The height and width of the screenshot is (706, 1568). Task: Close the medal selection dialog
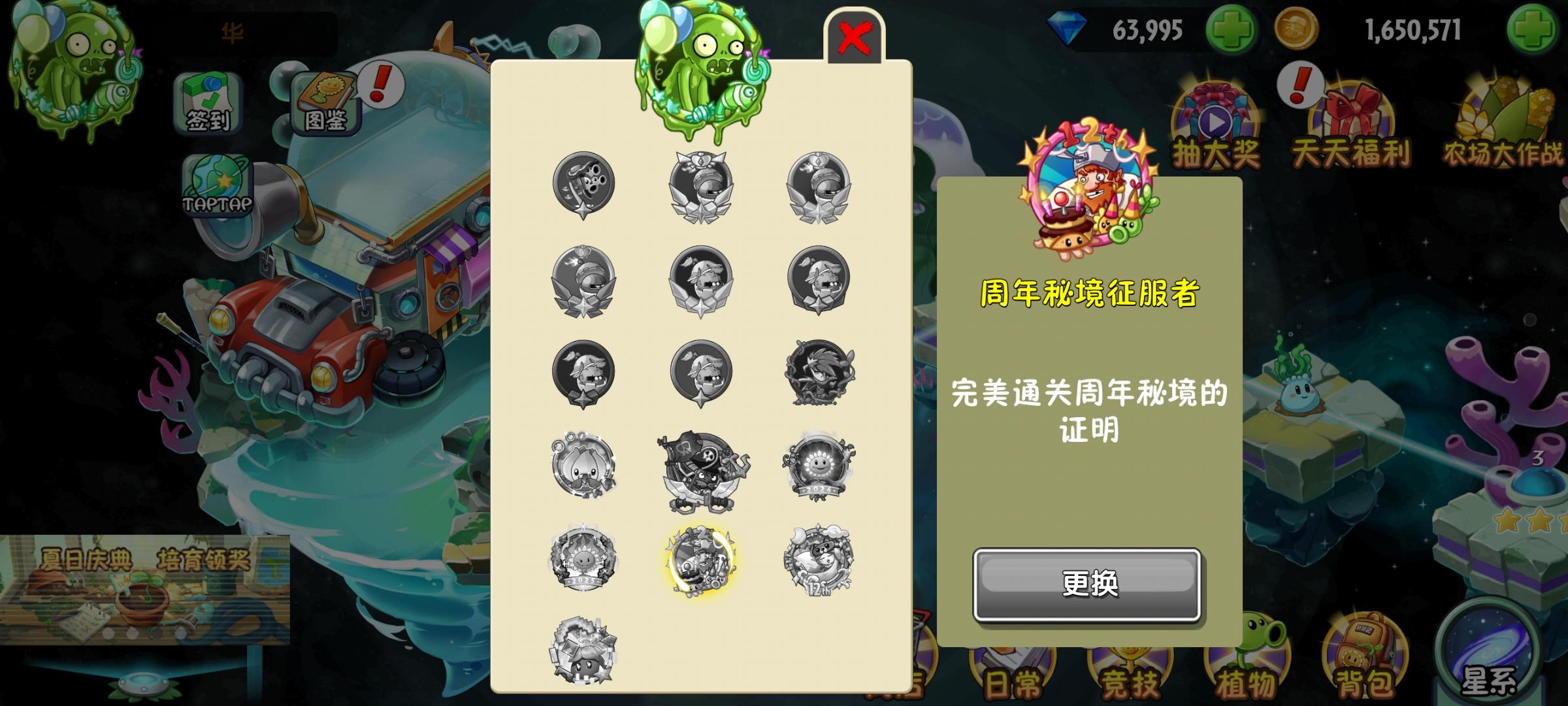[855, 36]
